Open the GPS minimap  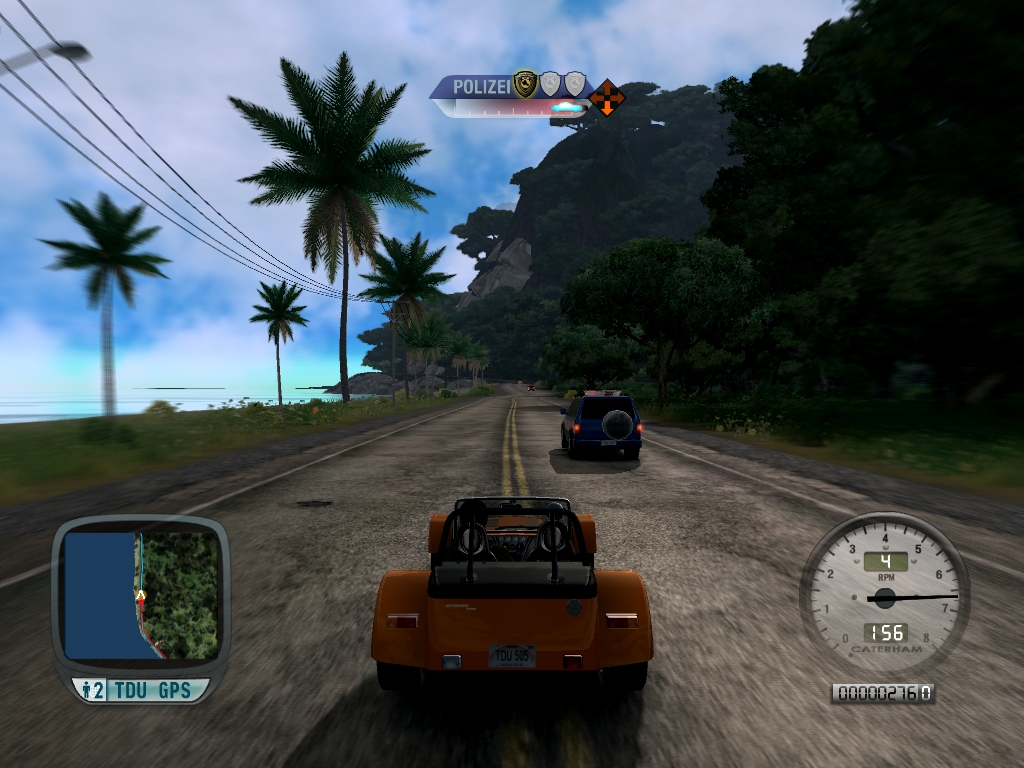pyautogui.click(x=140, y=595)
